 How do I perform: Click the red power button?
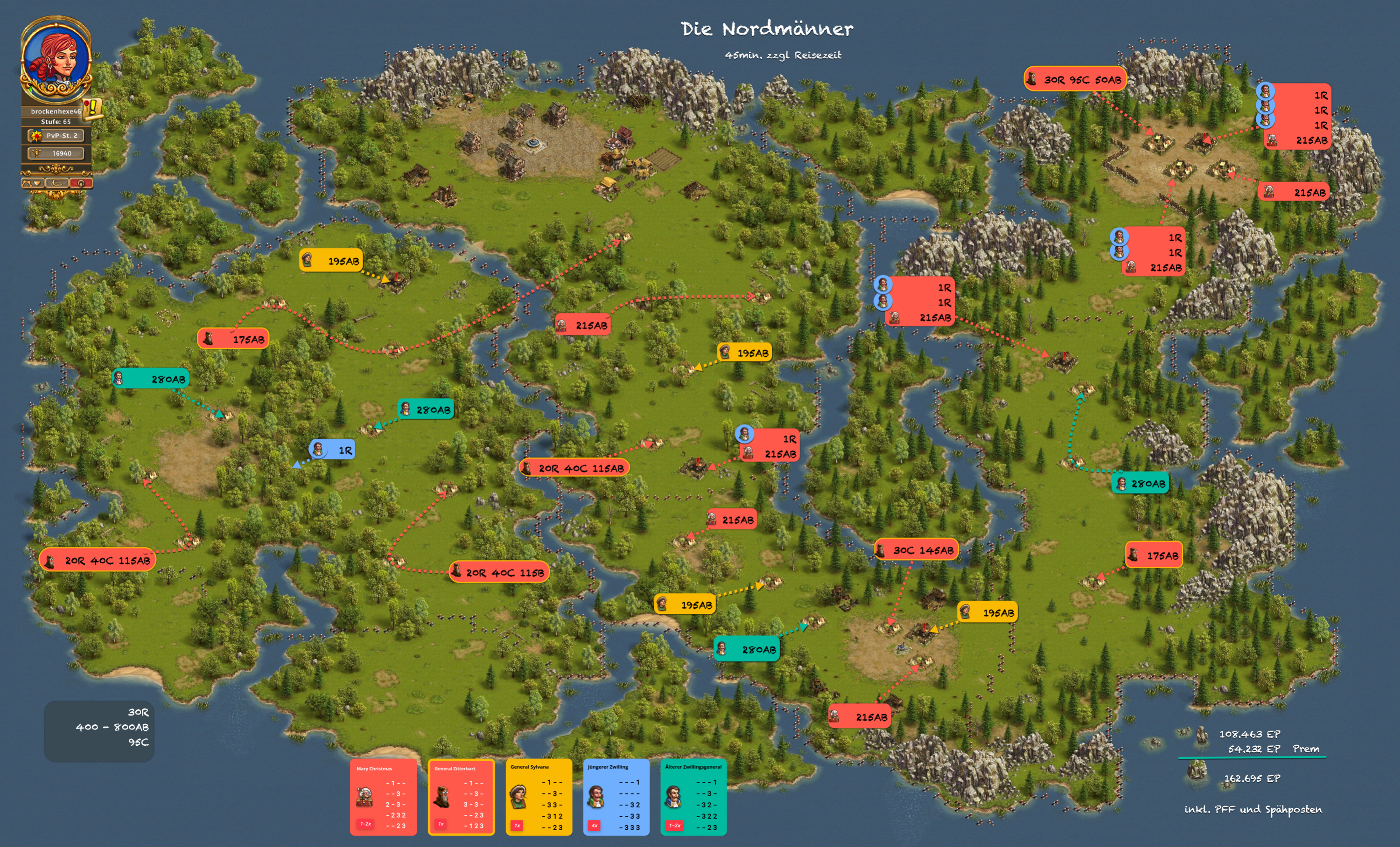(81, 183)
